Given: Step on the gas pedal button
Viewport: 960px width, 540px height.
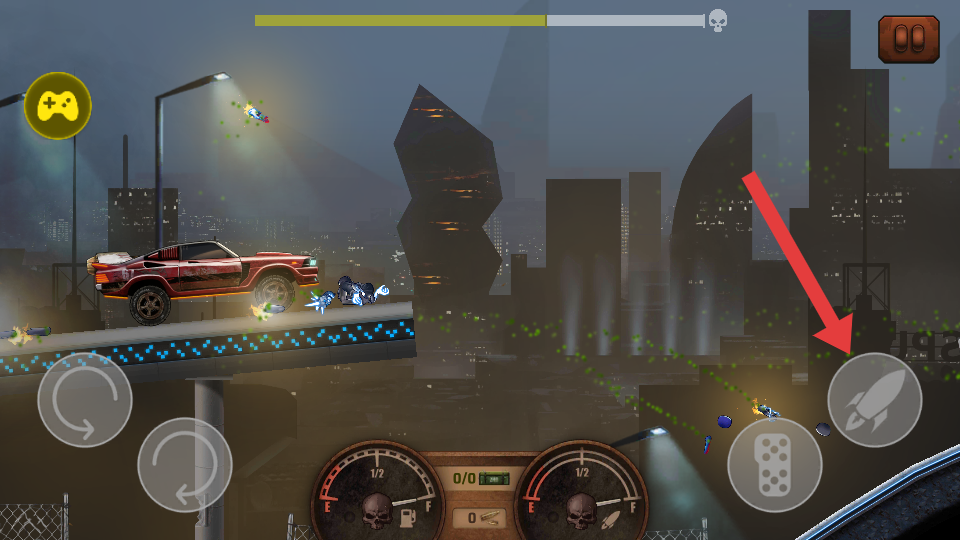Looking at the screenshot, I should 774,465.
